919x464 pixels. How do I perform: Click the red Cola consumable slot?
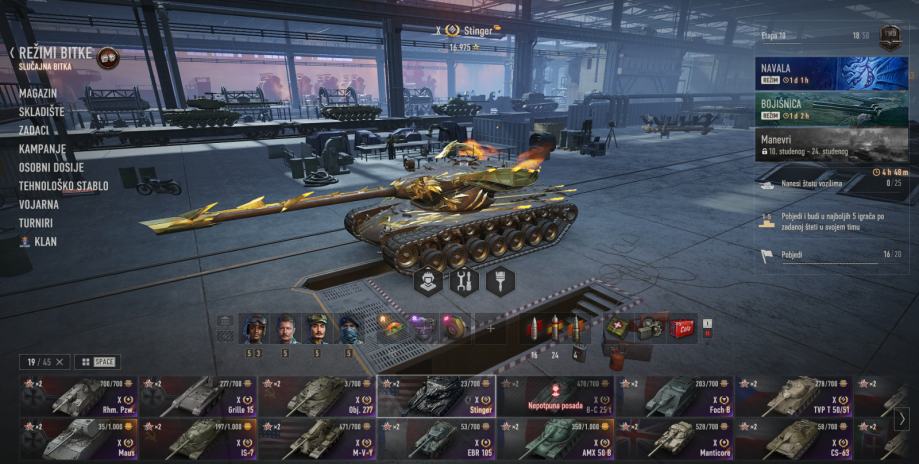click(x=682, y=328)
